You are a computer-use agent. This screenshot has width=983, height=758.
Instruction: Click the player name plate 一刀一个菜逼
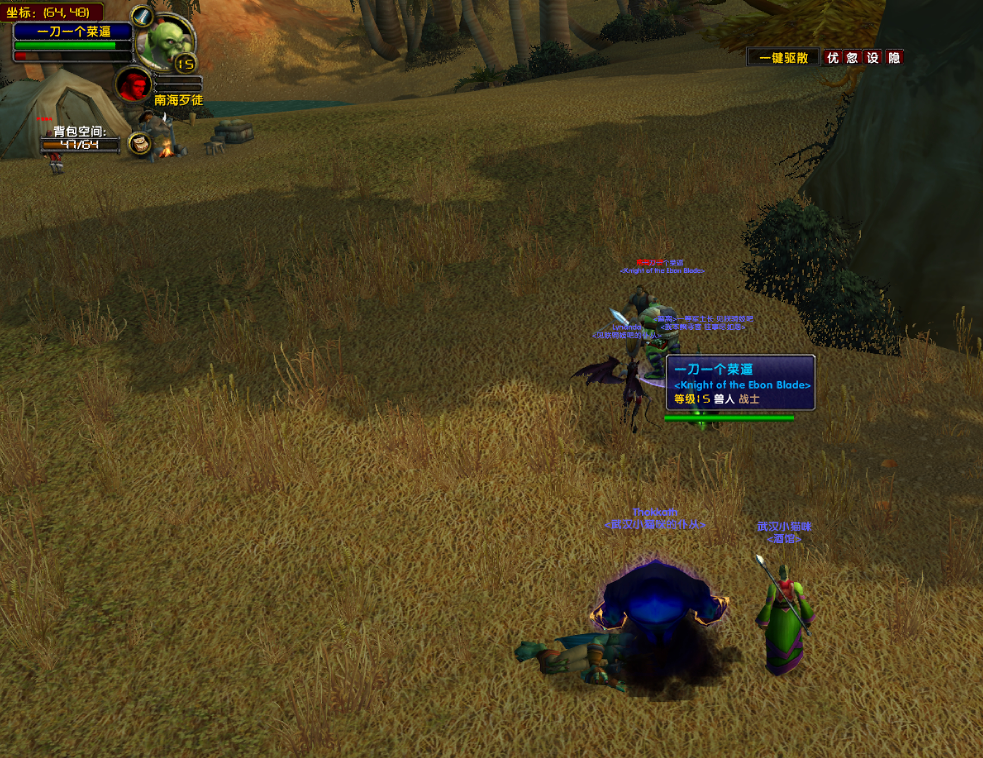(72, 31)
